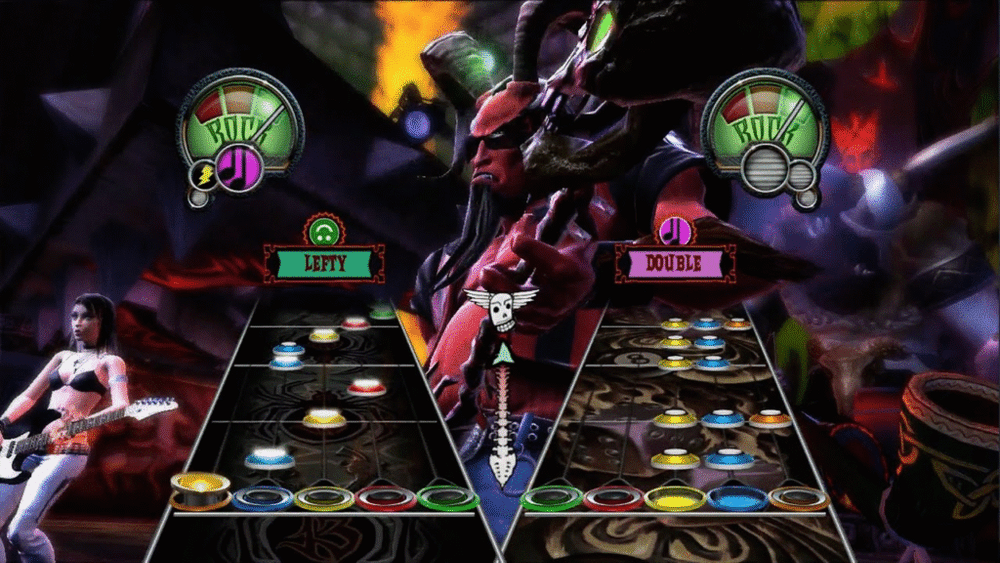
Task: Hit the blue fret on the LEFTY highway
Action: click(263, 496)
